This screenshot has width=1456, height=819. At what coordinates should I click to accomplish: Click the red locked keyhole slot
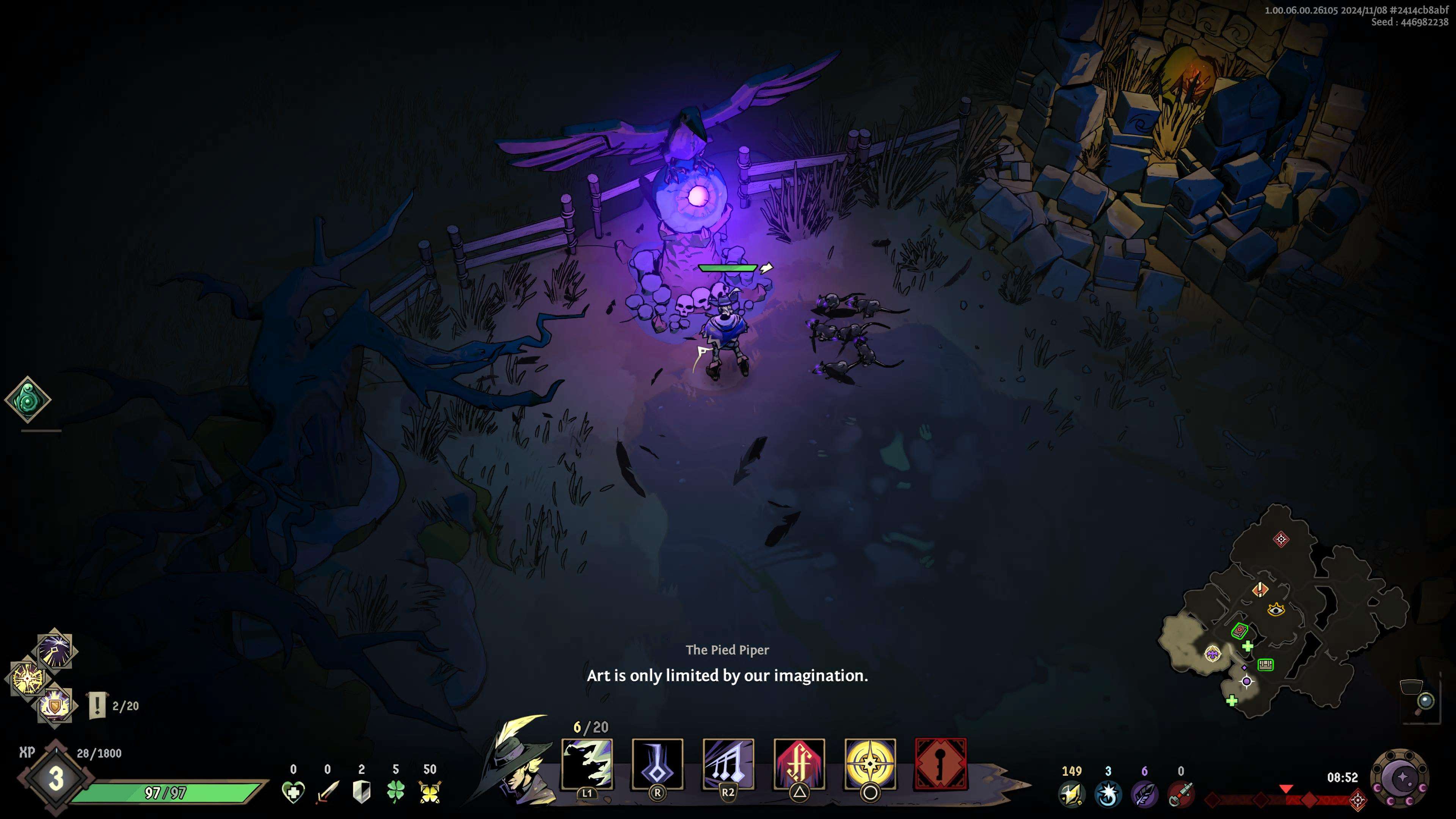[940, 764]
